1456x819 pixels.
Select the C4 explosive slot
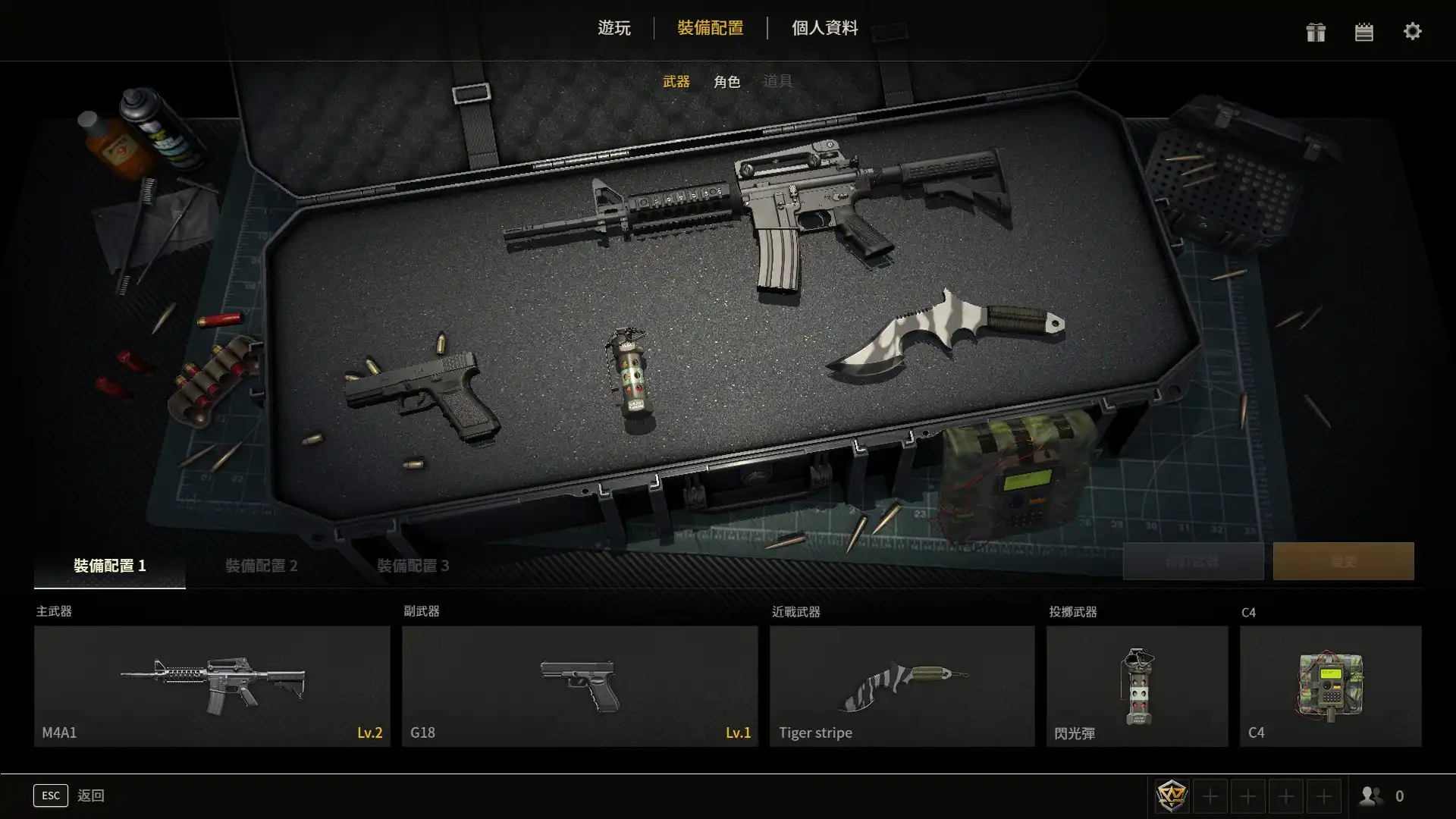(1330, 686)
